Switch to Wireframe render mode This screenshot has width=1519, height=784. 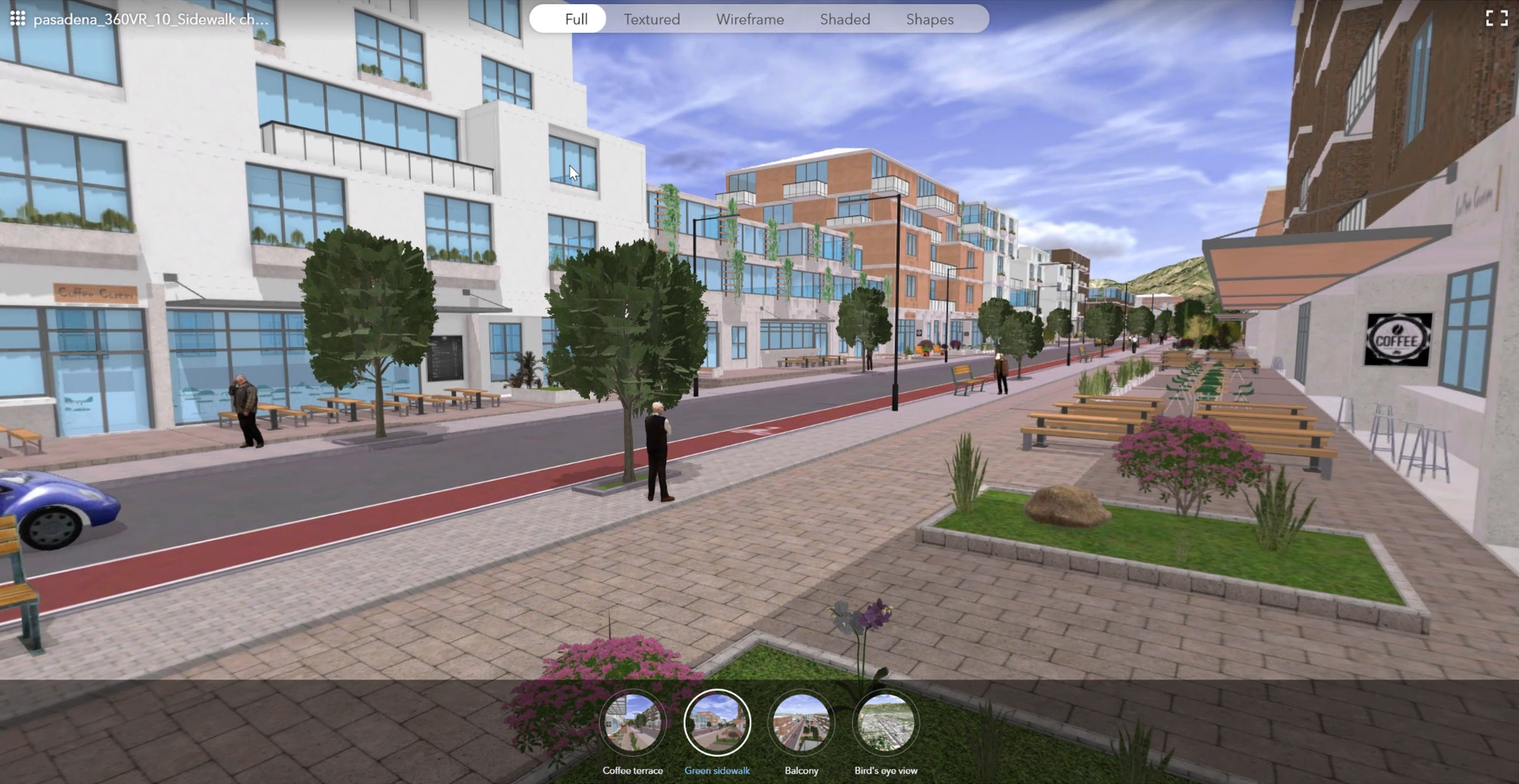[750, 19]
